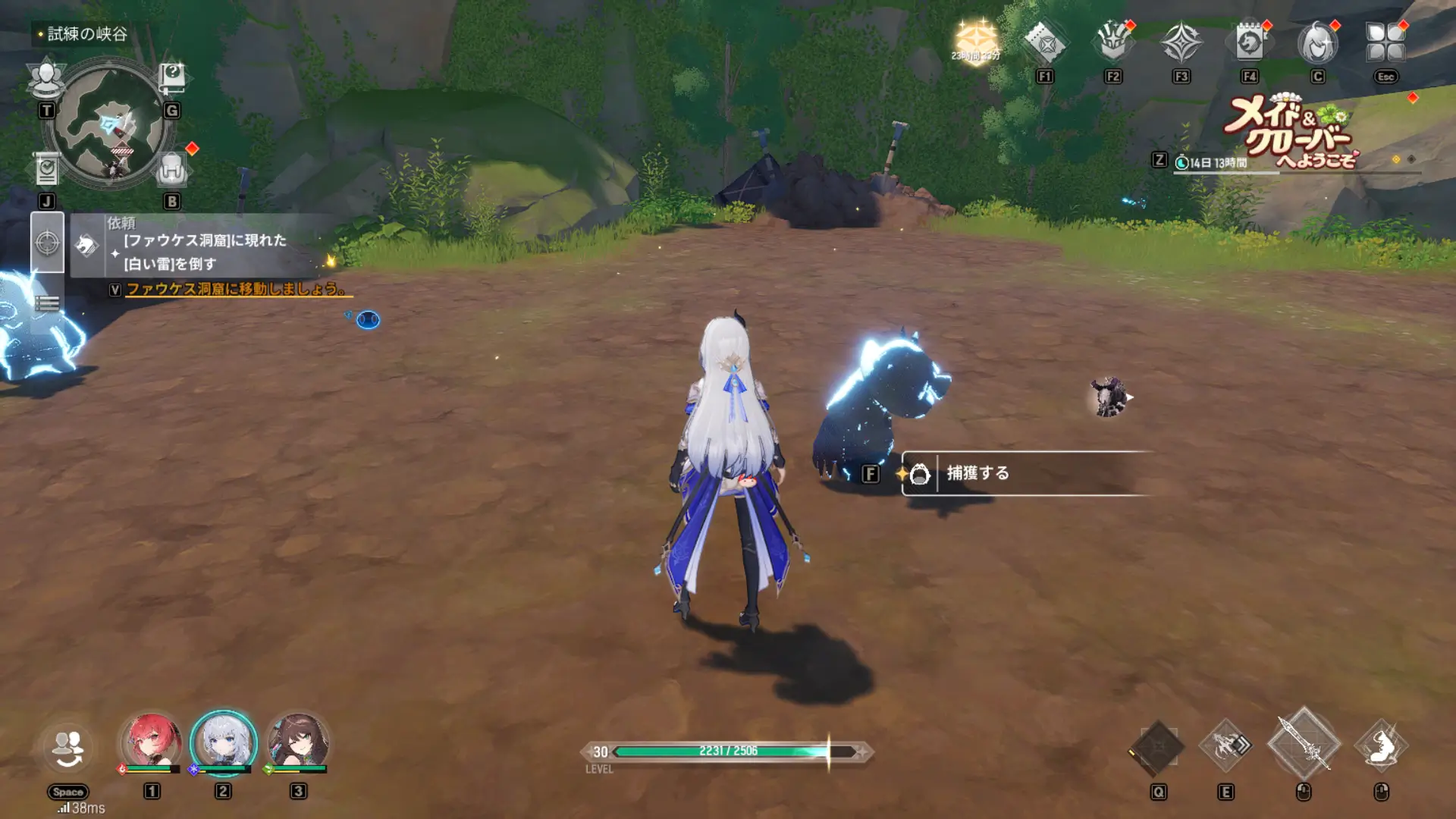1456x819 pixels.
Task: Open the backpack icon near the minimap
Action: click(171, 170)
